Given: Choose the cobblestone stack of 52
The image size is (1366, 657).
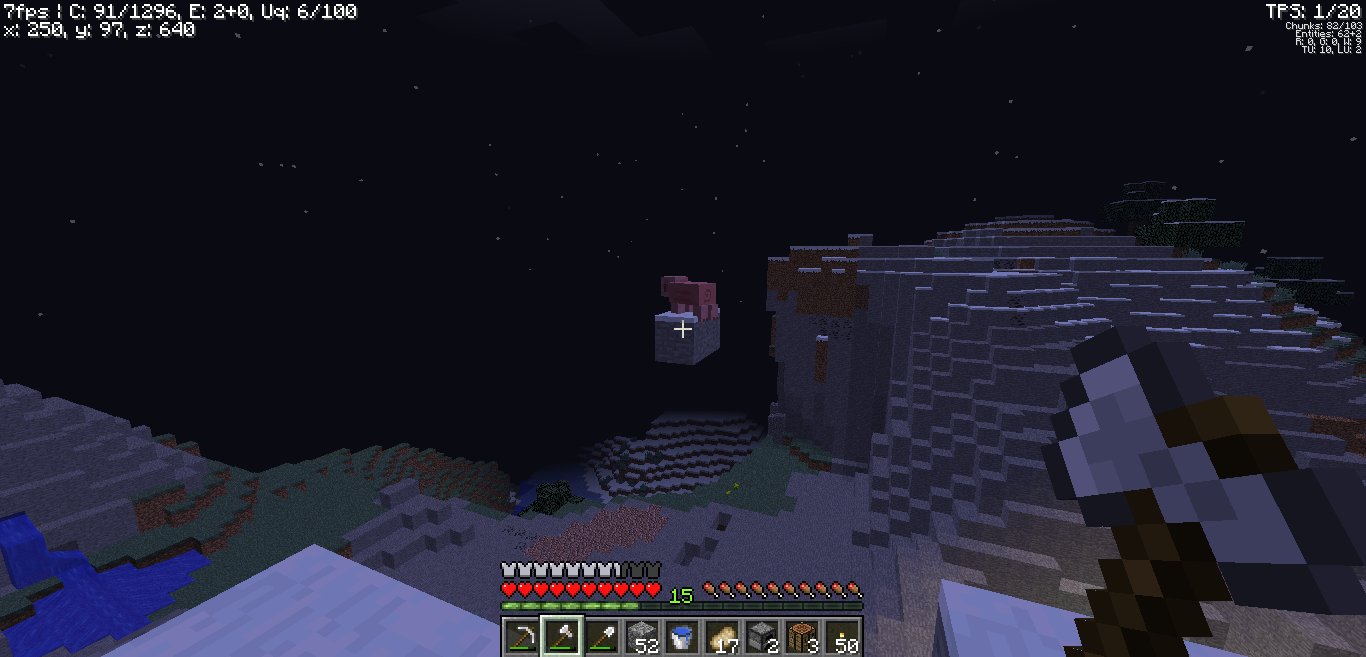Looking at the screenshot, I should point(641,636).
